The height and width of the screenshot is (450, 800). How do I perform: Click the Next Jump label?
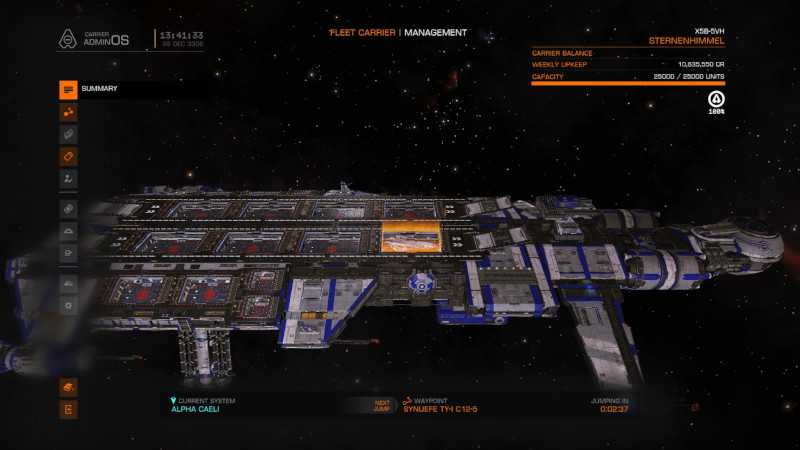pyautogui.click(x=382, y=406)
